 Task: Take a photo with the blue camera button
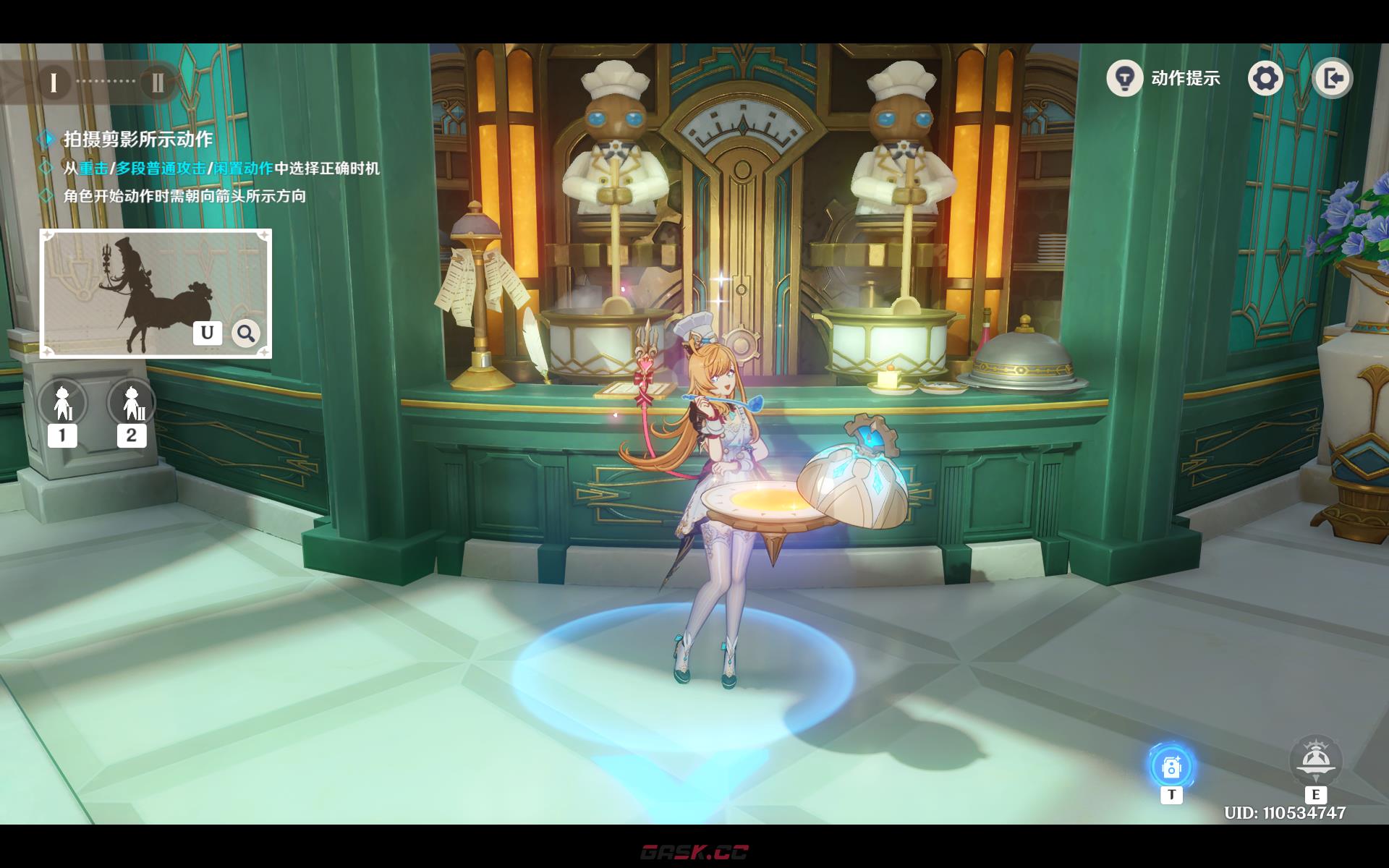[x=1171, y=766]
